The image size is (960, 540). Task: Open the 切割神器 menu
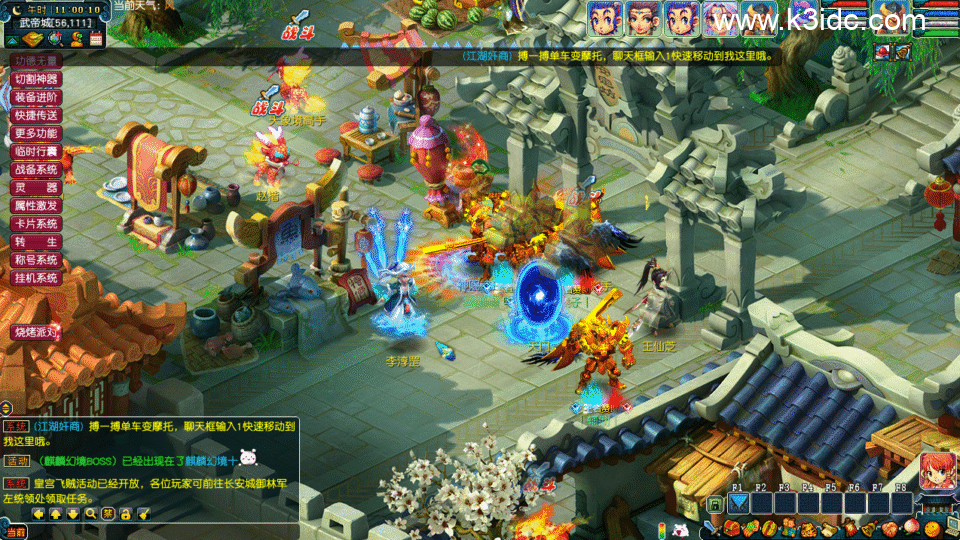pyautogui.click(x=37, y=79)
